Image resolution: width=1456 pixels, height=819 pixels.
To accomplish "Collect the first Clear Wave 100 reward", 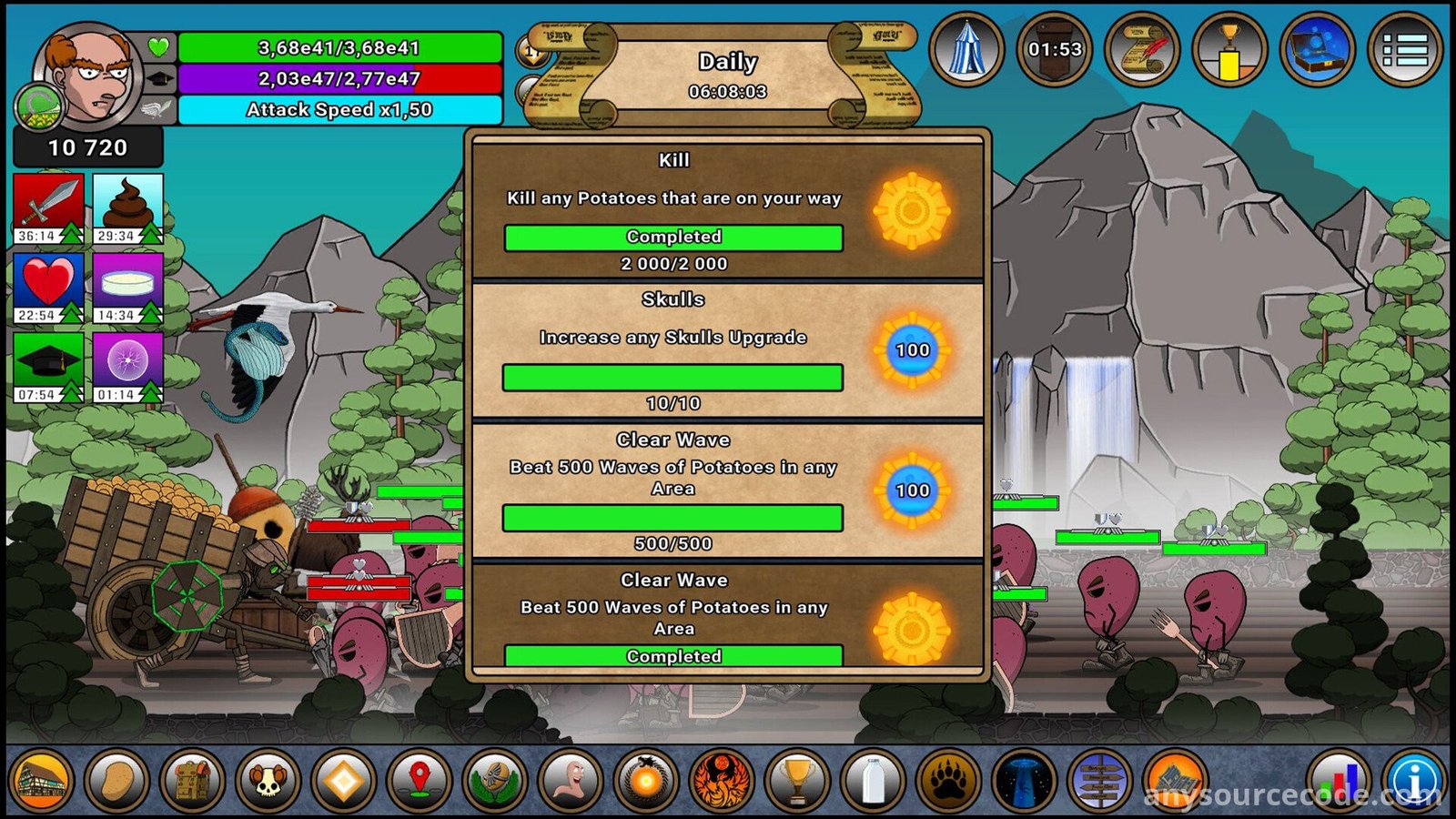I will (912, 490).
